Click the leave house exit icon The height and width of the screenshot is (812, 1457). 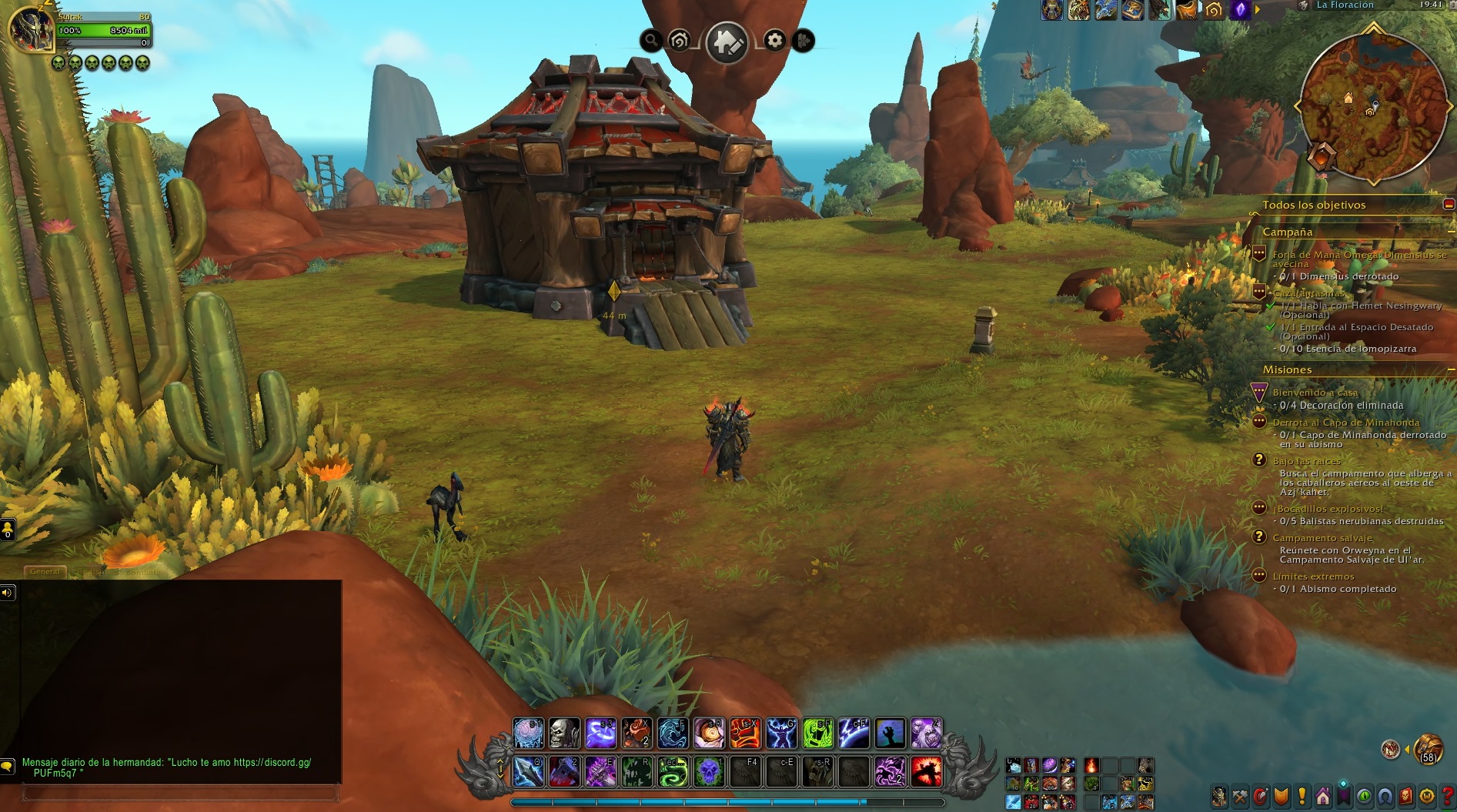point(803,41)
